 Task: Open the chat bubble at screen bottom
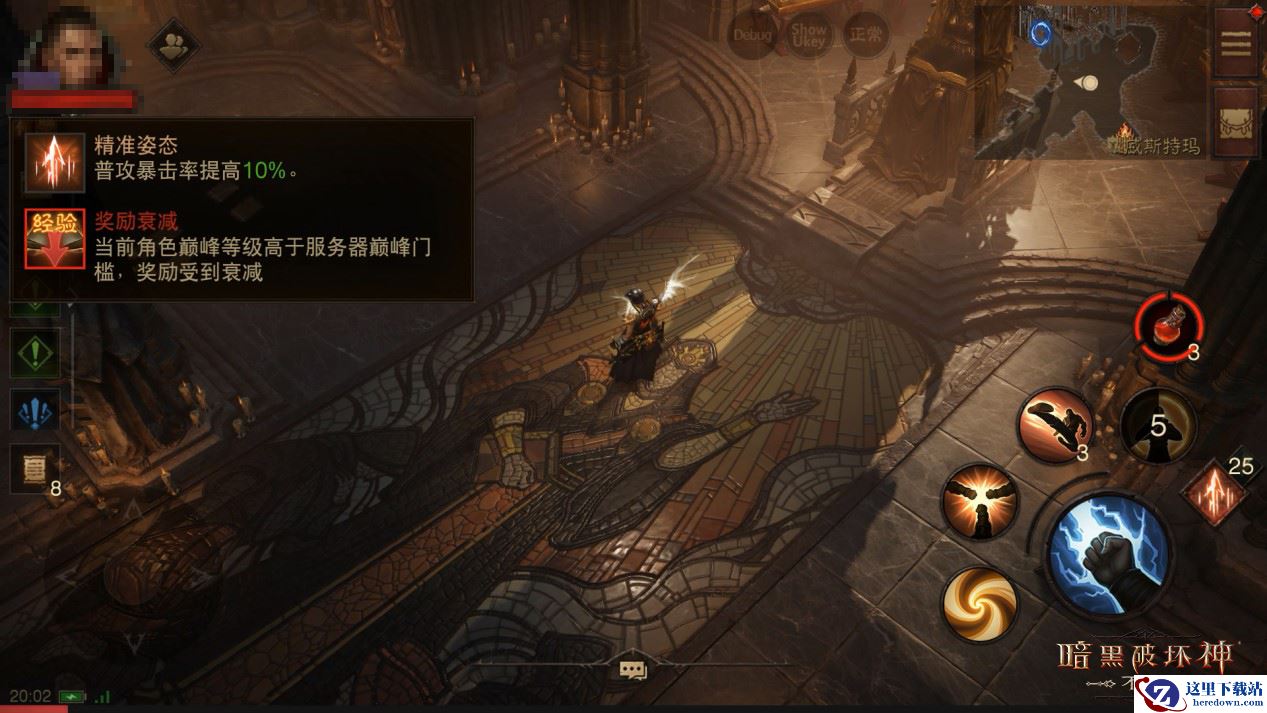[632, 669]
